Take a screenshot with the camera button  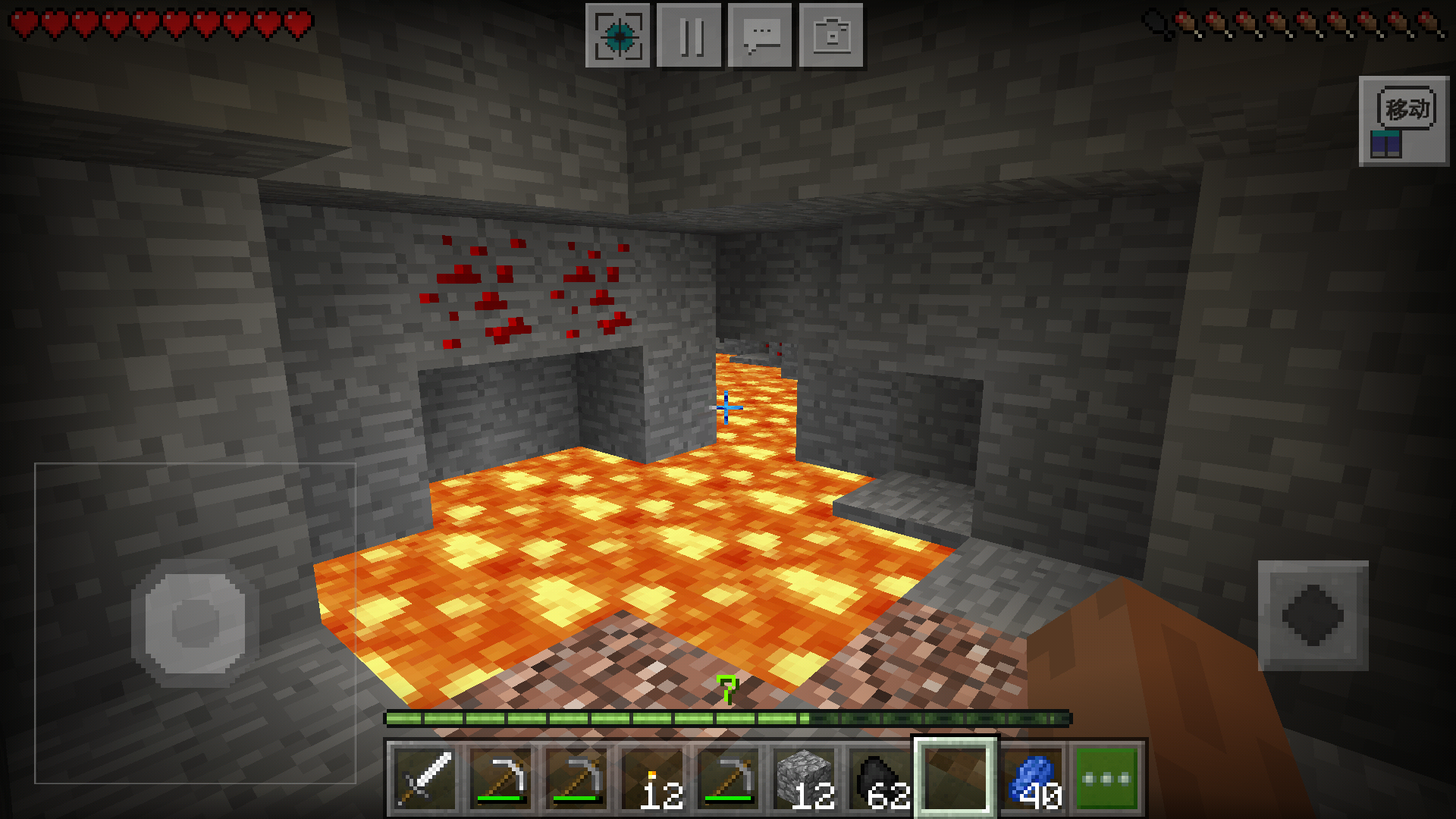pyautogui.click(x=831, y=36)
